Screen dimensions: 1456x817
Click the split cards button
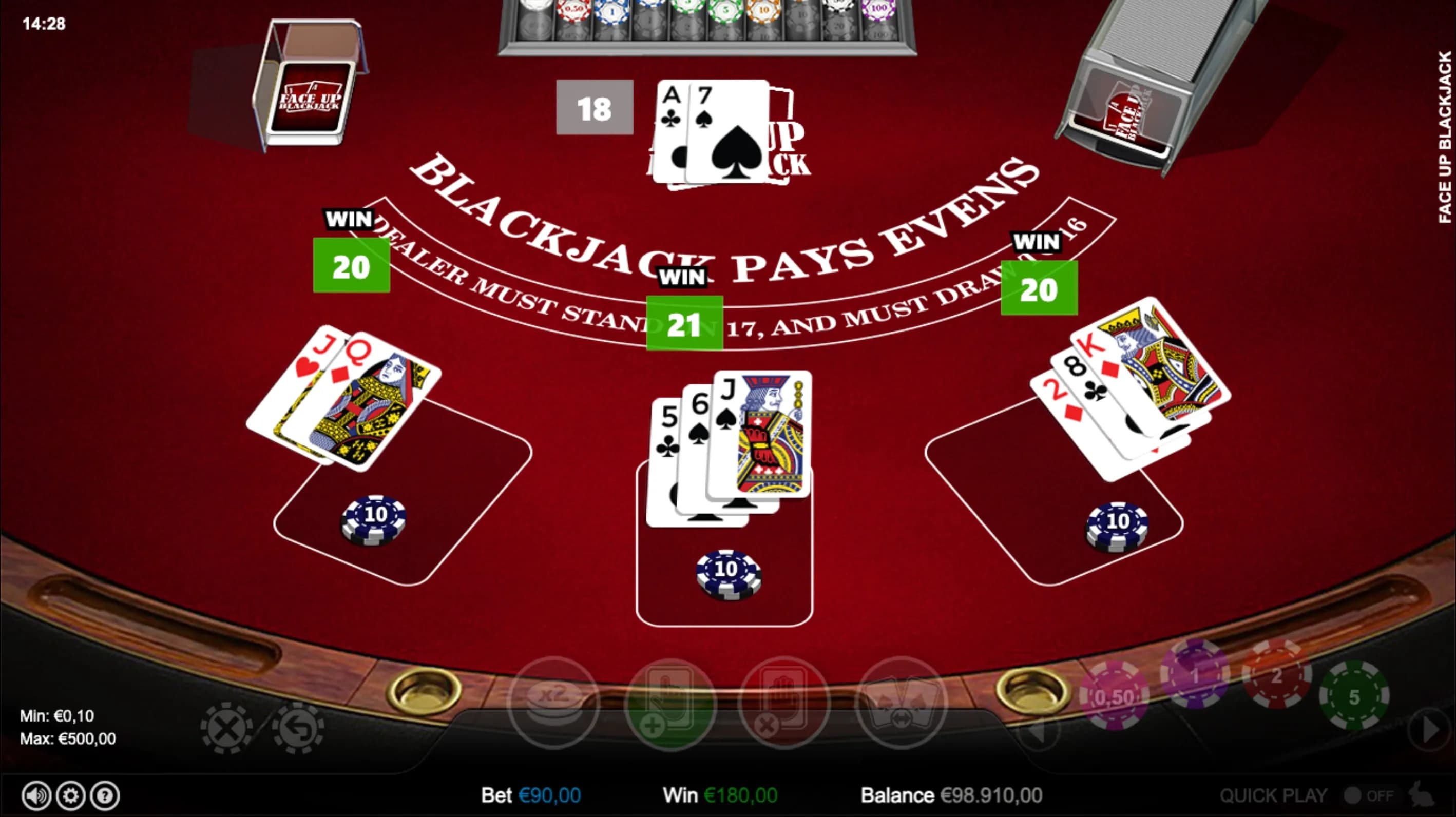click(902, 703)
